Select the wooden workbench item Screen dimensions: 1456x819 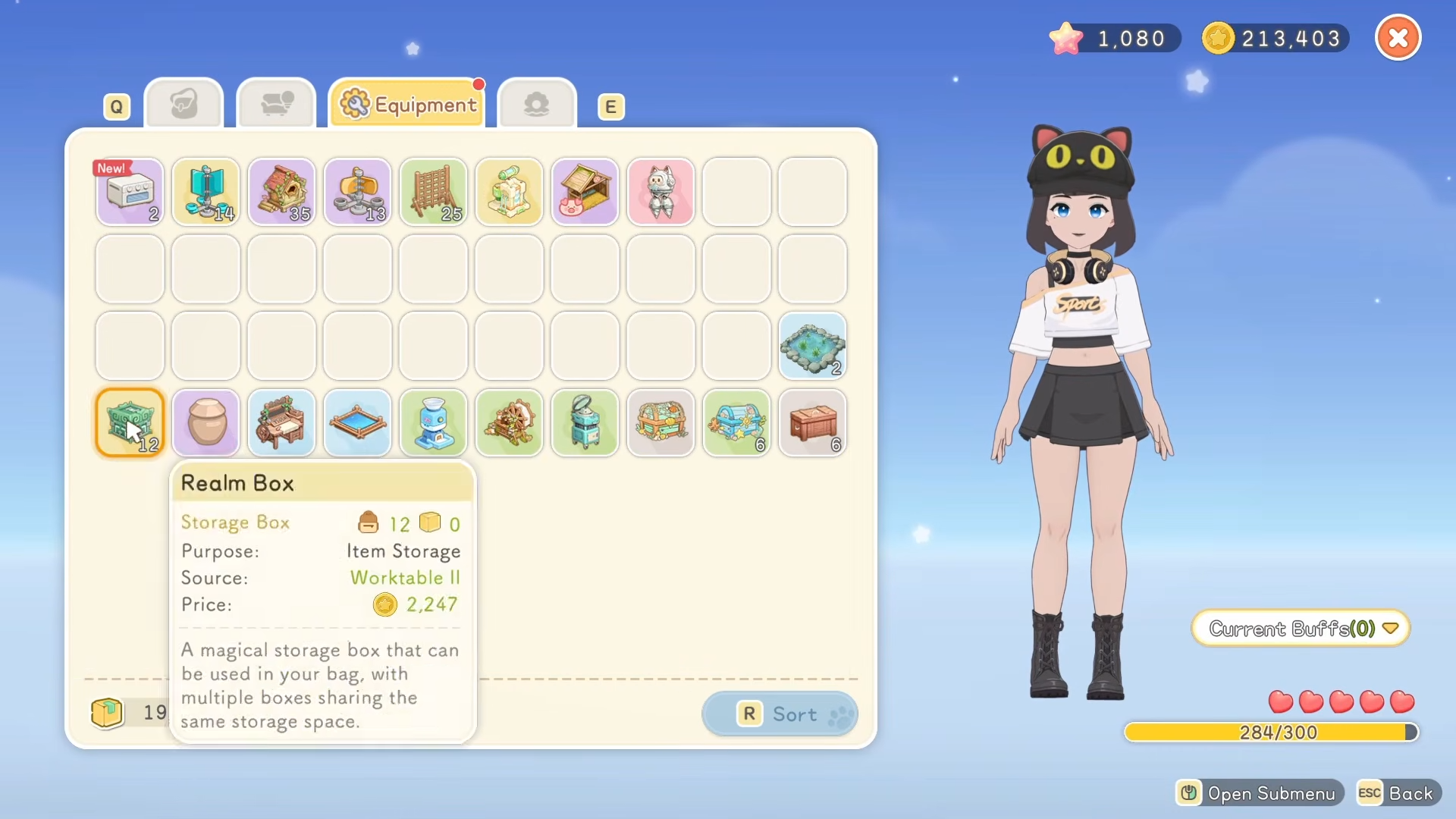click(x=281, y=422)
